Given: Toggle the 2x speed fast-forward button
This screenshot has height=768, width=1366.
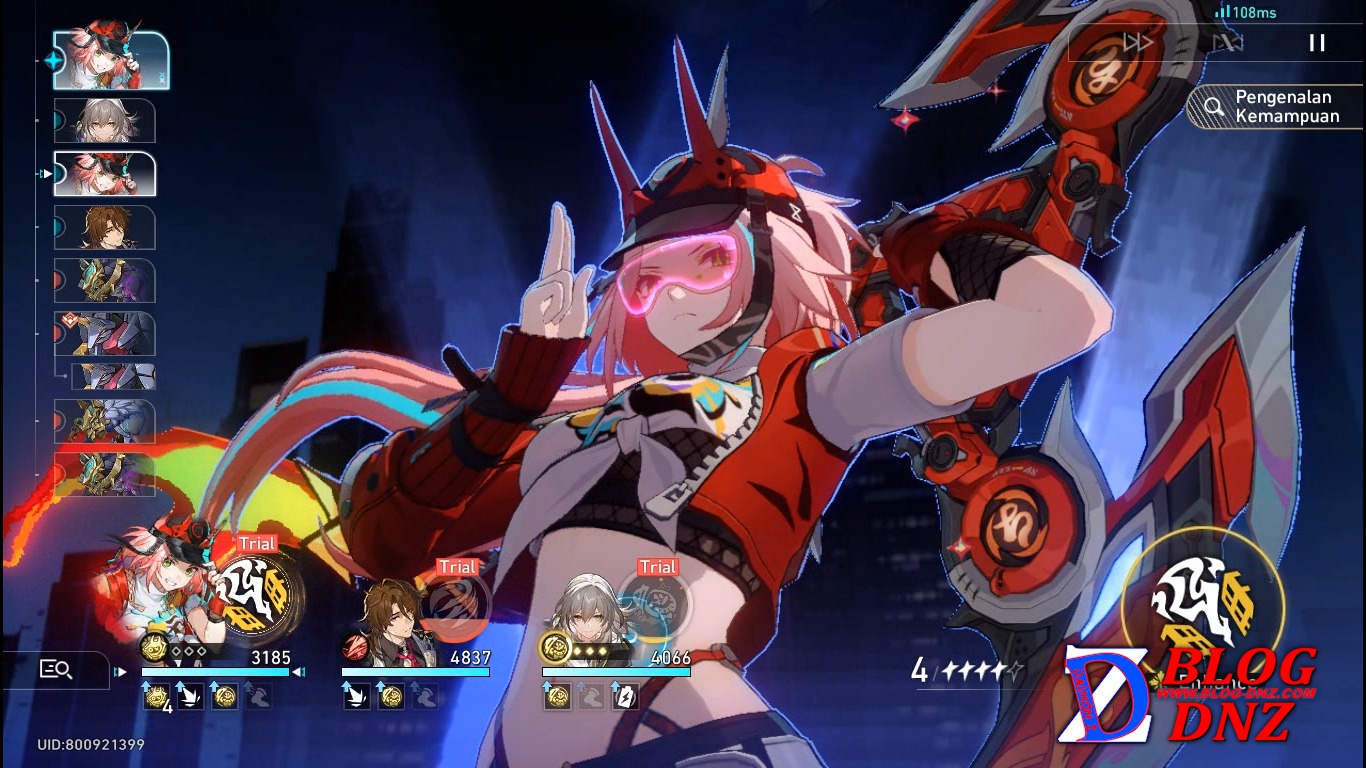Looking at the screenshot, I should [x=1138, y=42].
